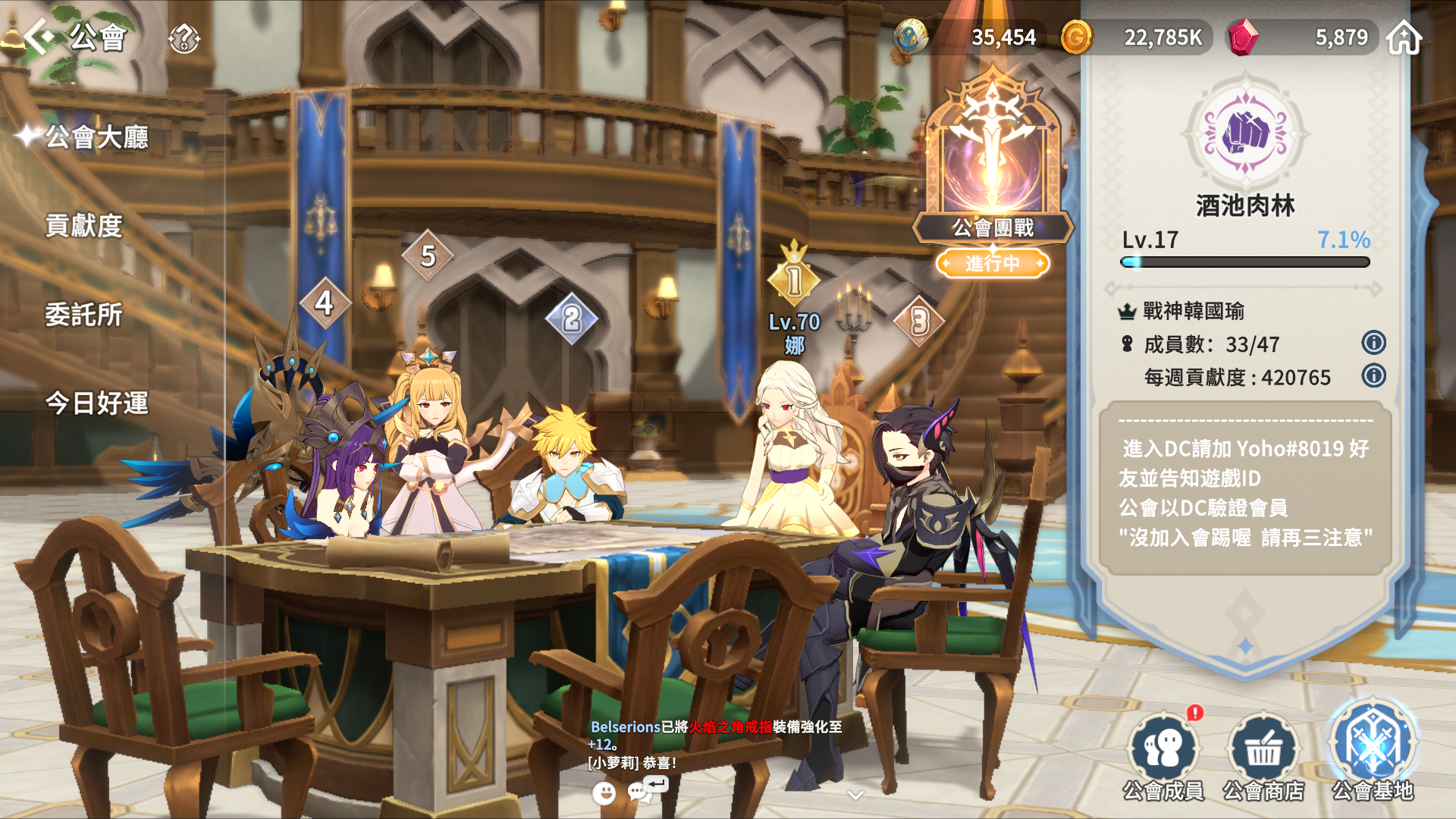Select the rank 1 member 娜 marker
Screen dimensions: 1456x819
tap(794, 279)
